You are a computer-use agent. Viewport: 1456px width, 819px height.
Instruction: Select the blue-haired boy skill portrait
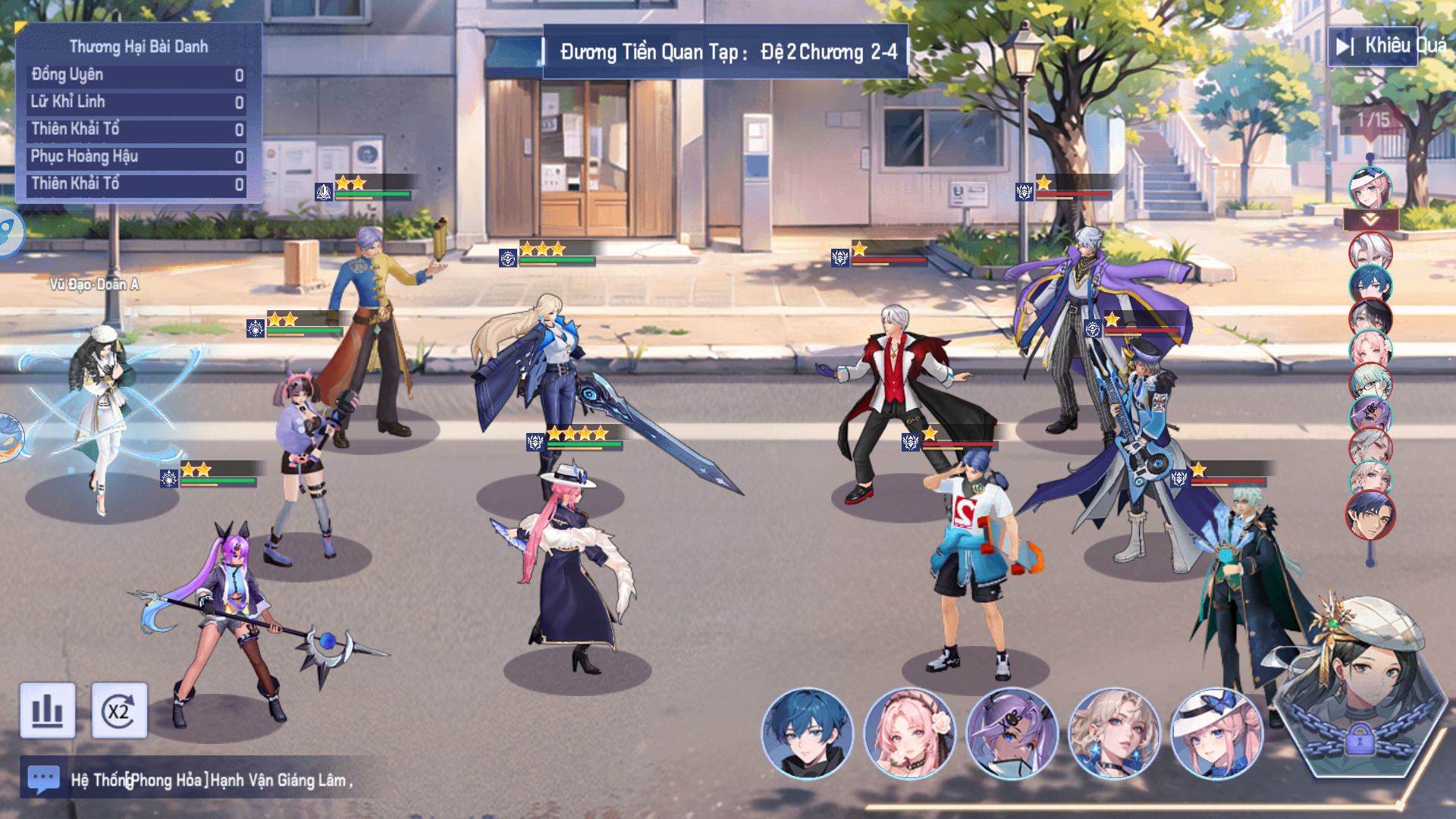(x=807, y=733)
